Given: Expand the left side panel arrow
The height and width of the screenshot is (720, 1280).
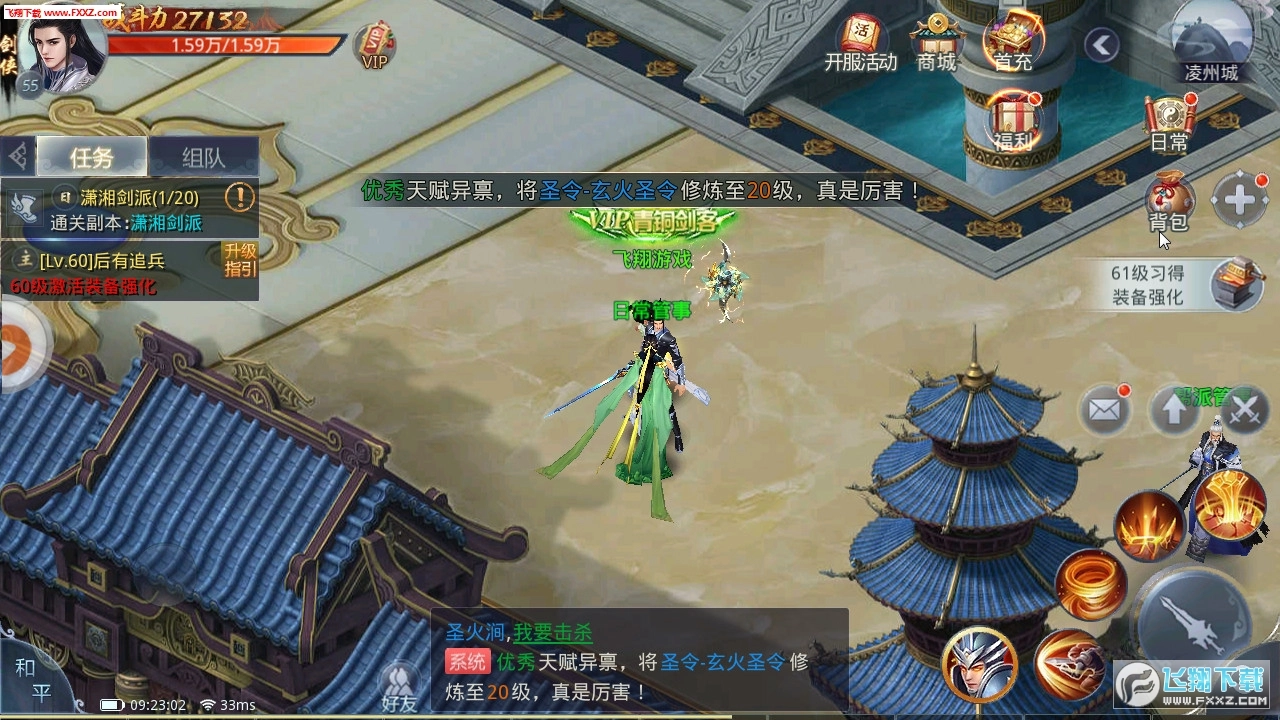Looking at the screenshot, I should [15, 350].
